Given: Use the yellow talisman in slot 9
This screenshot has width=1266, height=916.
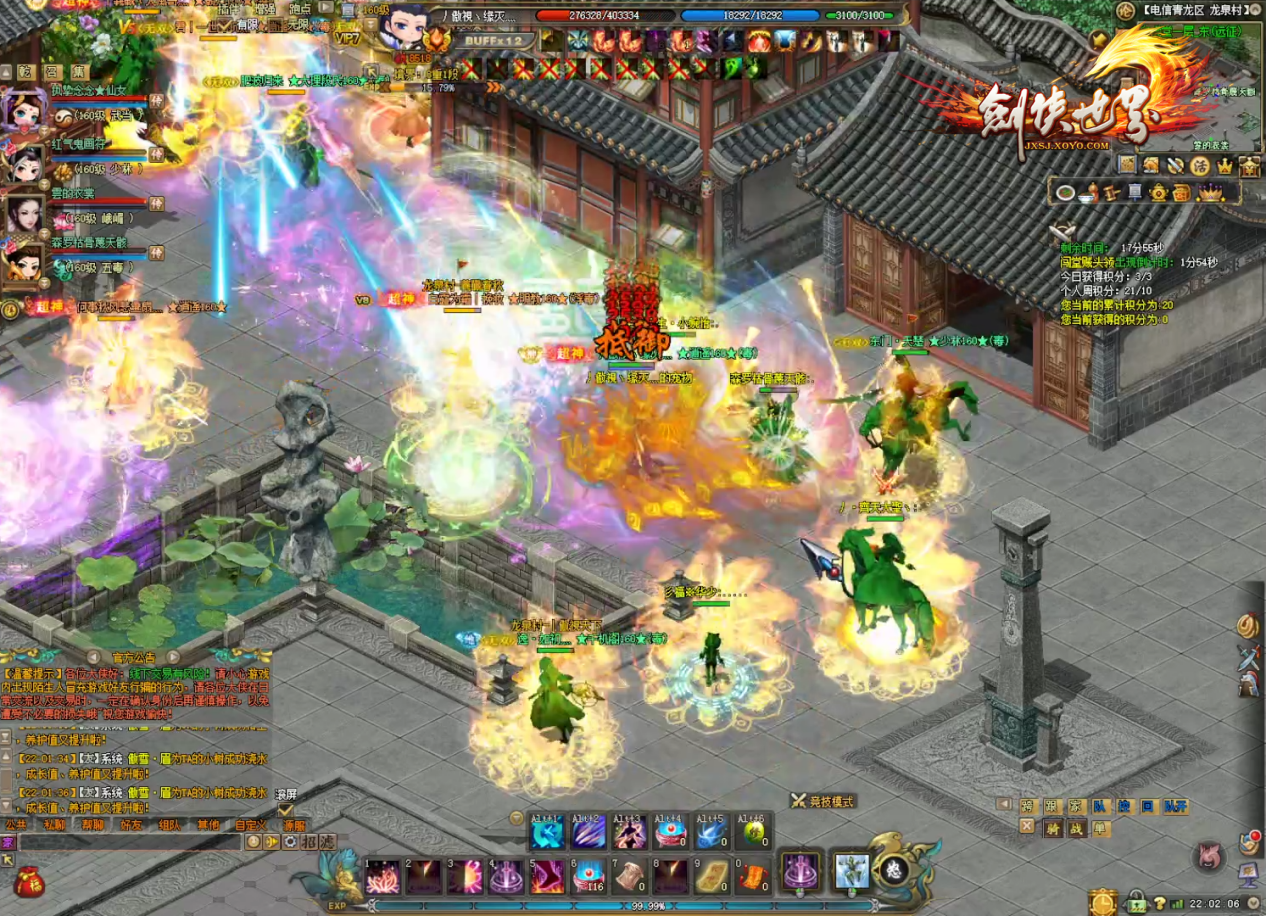Looking at the screenshot, I should (x=712, y=876).
